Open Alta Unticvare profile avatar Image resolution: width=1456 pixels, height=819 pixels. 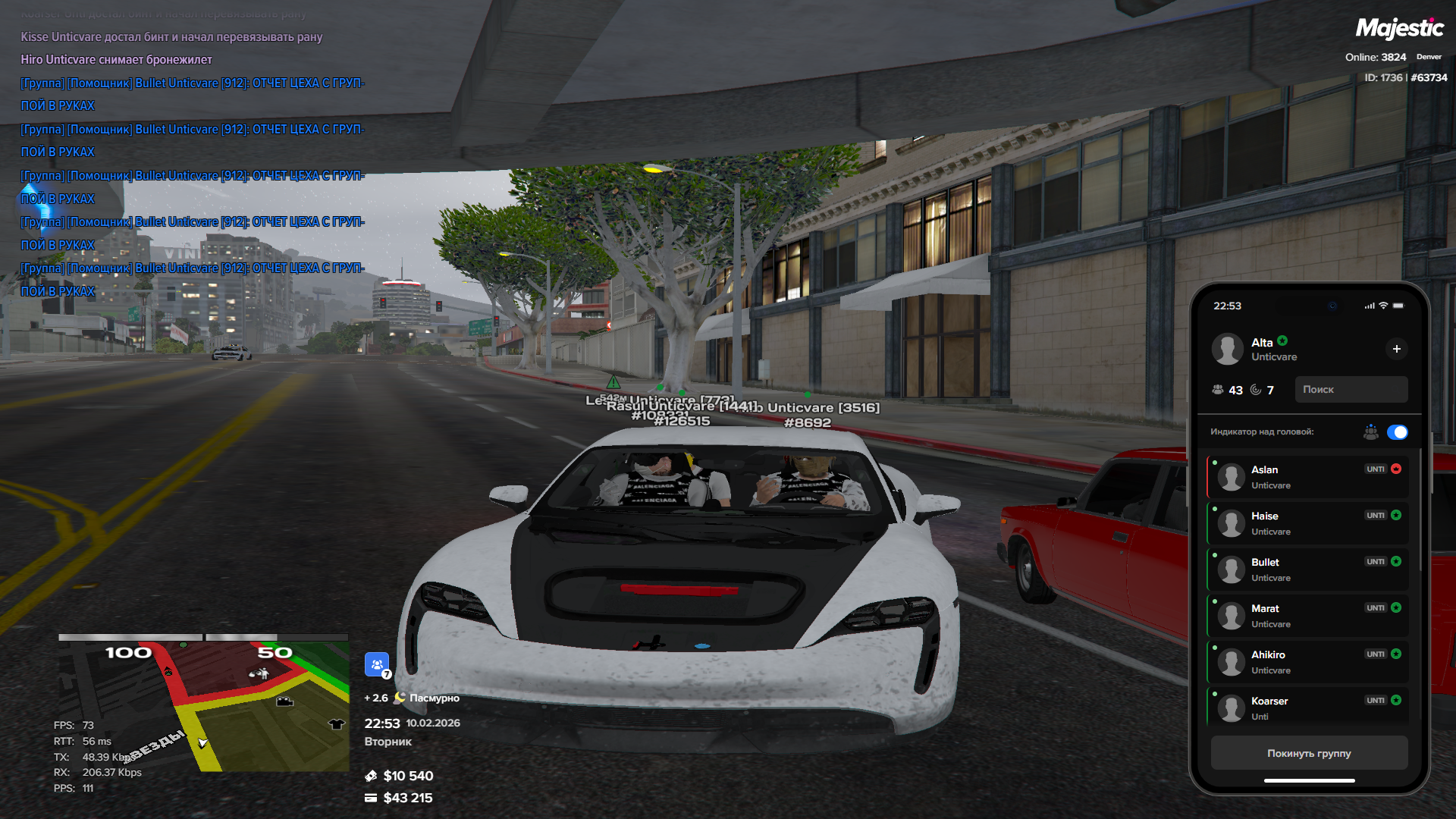point(1227,349)
